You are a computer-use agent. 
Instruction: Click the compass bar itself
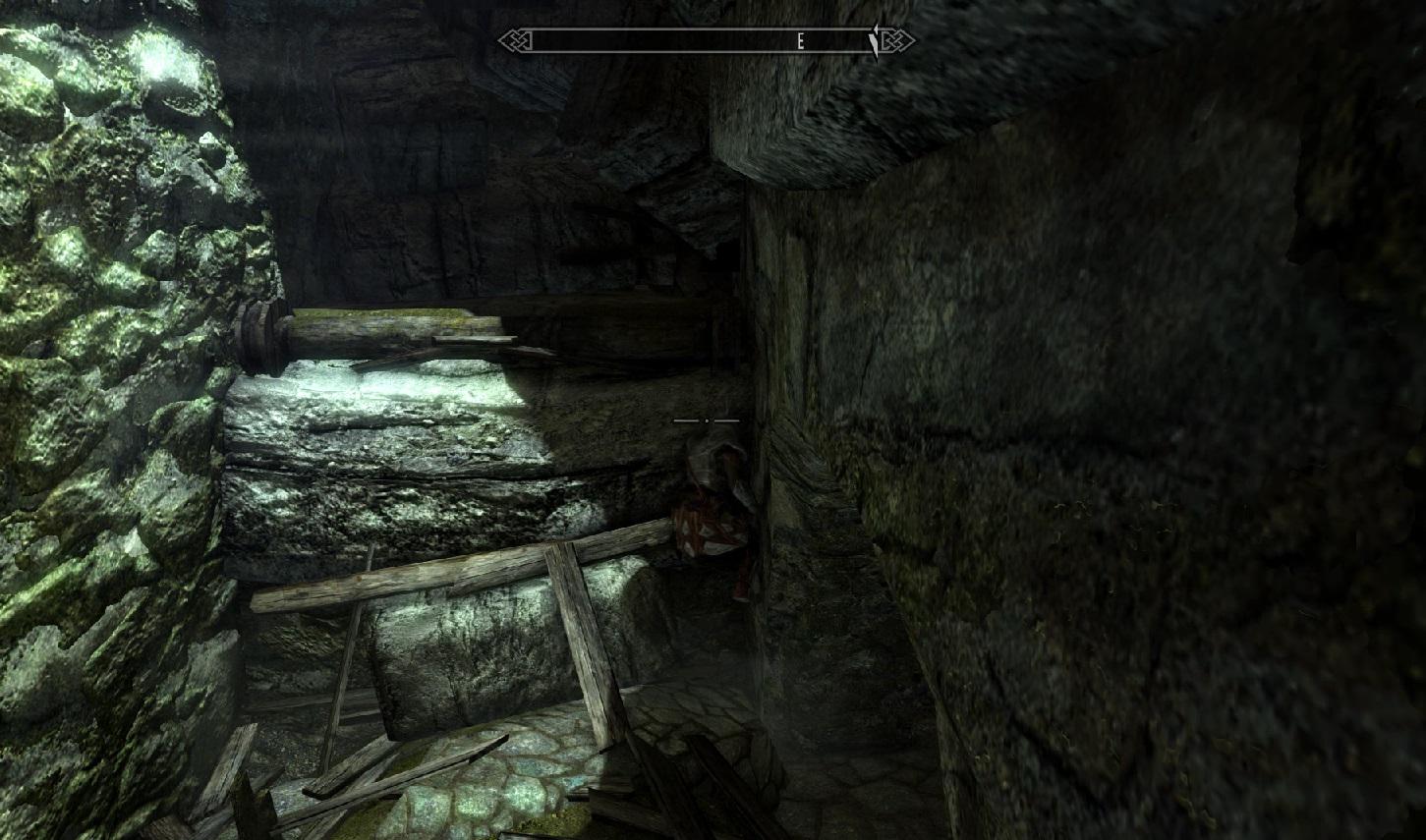688,41
